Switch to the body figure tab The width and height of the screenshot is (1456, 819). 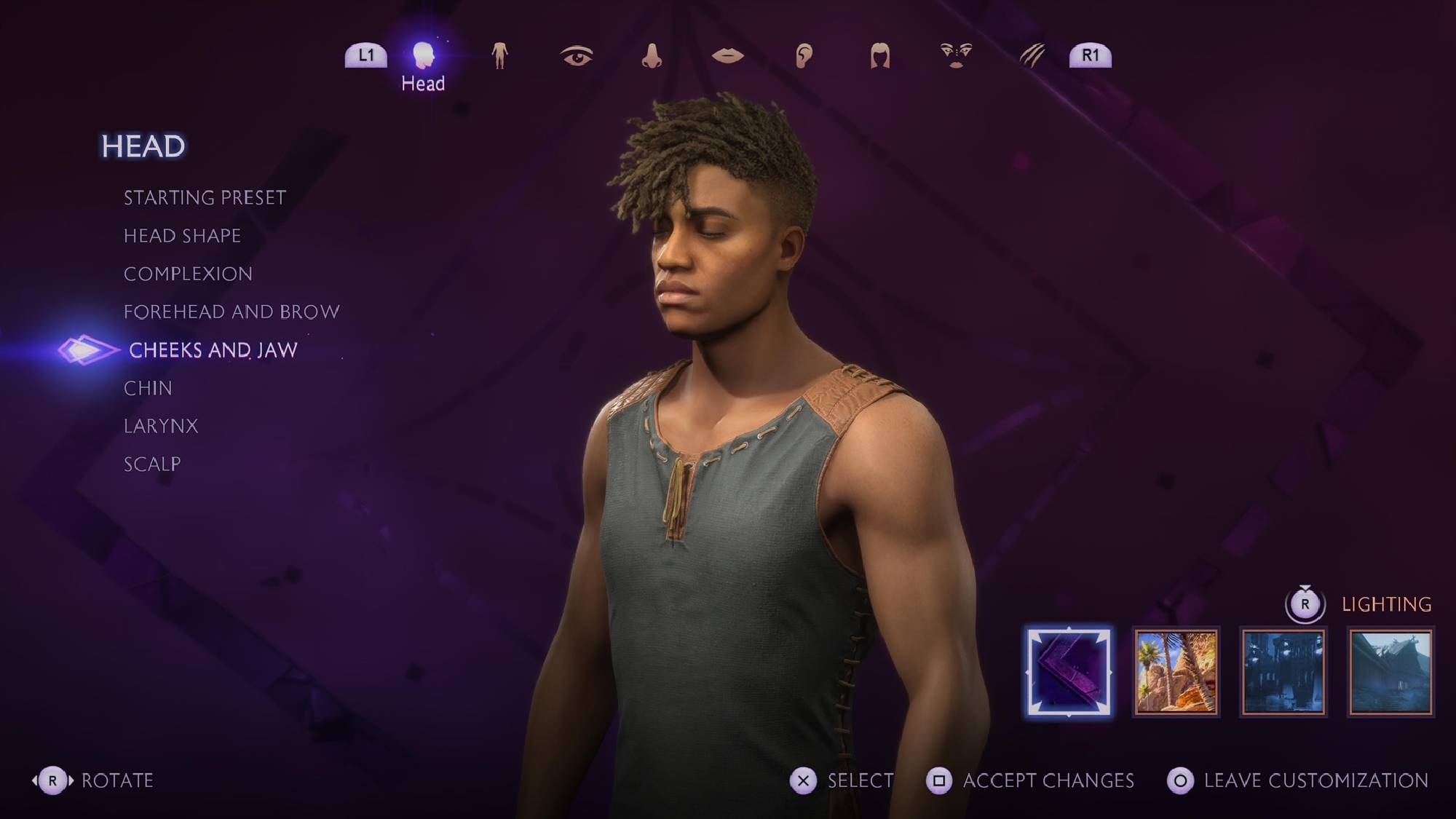pos(499,56)
